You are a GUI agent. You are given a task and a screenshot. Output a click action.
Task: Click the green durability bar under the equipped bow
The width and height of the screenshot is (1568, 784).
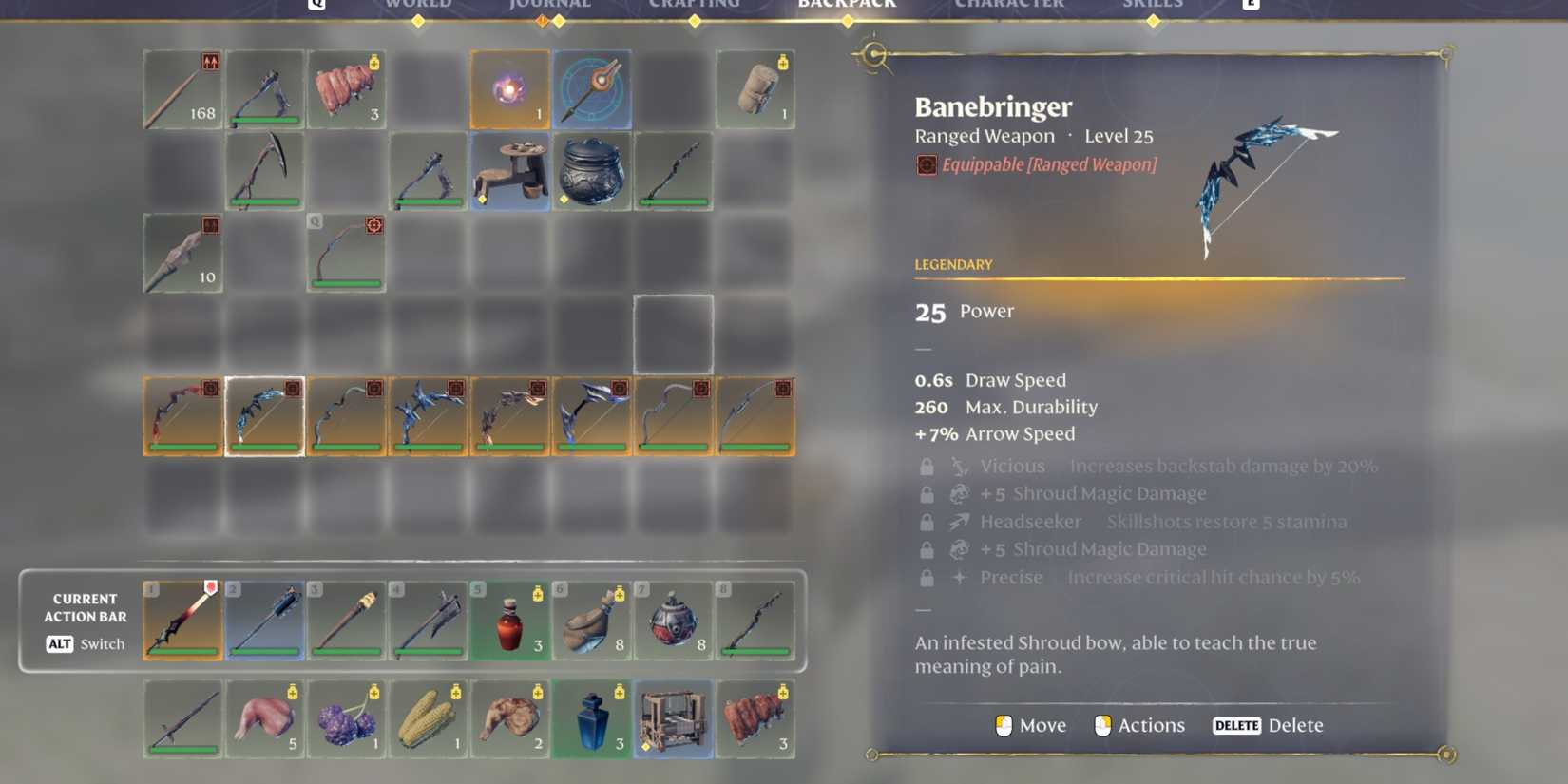[x=264, y=447]
